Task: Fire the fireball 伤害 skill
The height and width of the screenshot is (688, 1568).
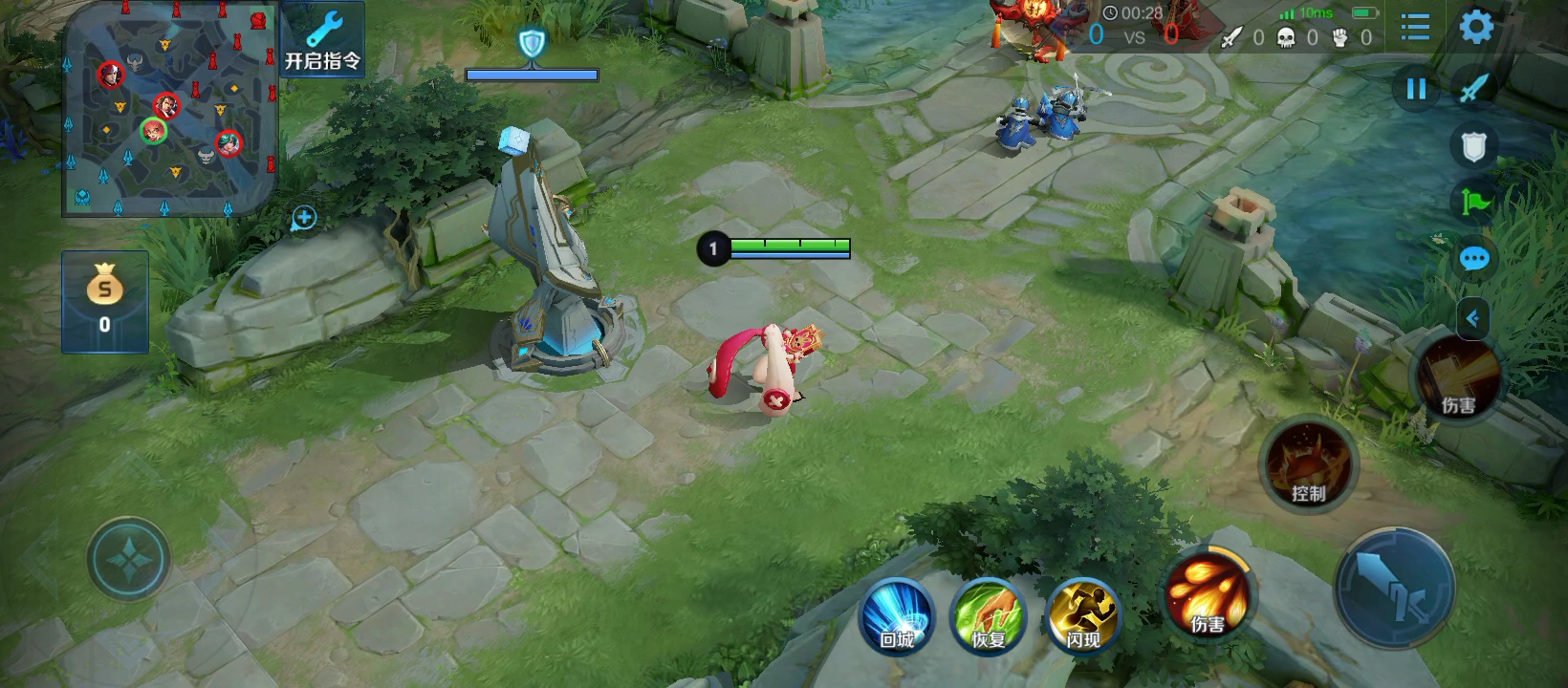Action: (x=1208, y=595)
